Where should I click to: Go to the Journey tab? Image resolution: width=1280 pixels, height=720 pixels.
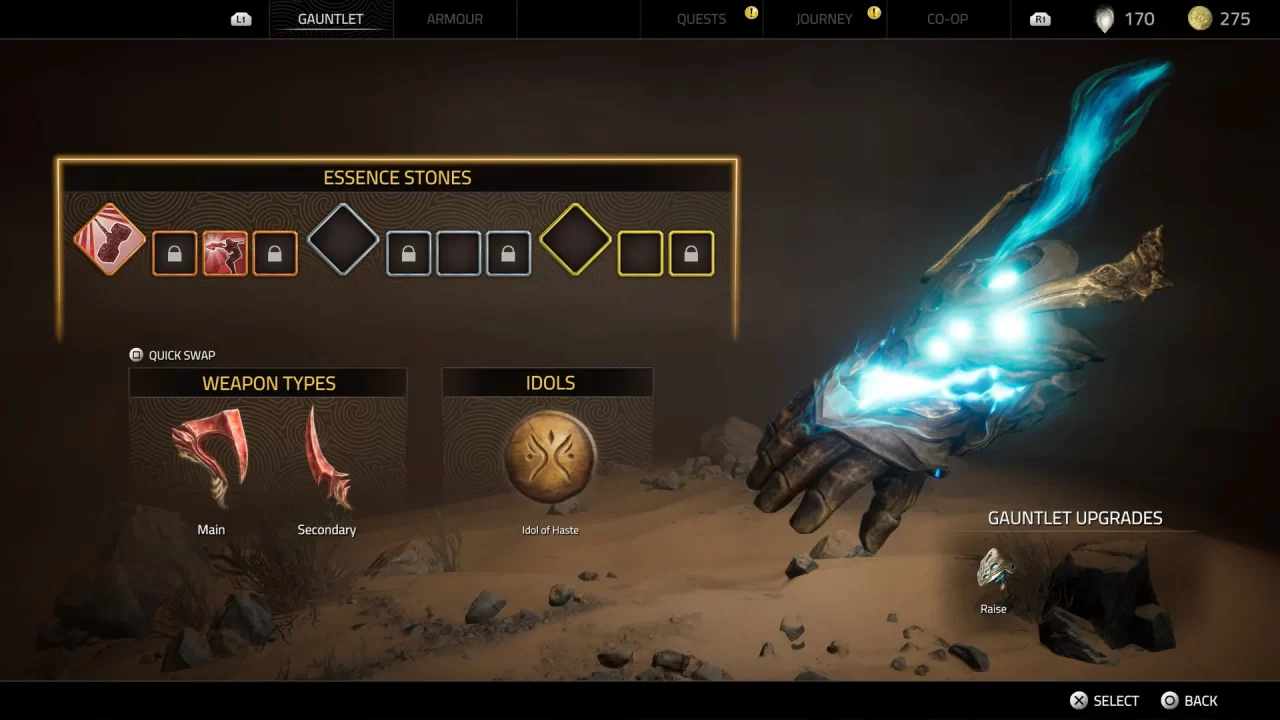pos(824,19)
